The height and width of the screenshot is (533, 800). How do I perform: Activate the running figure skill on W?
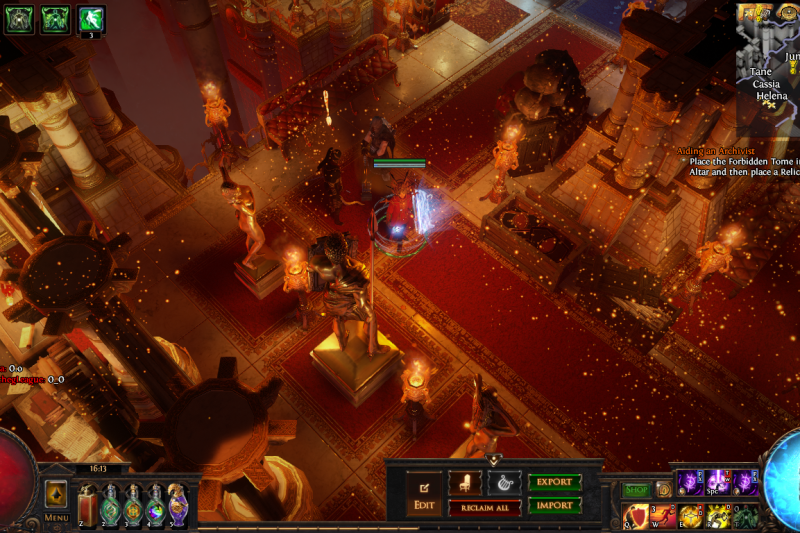(x=664, y=516)
